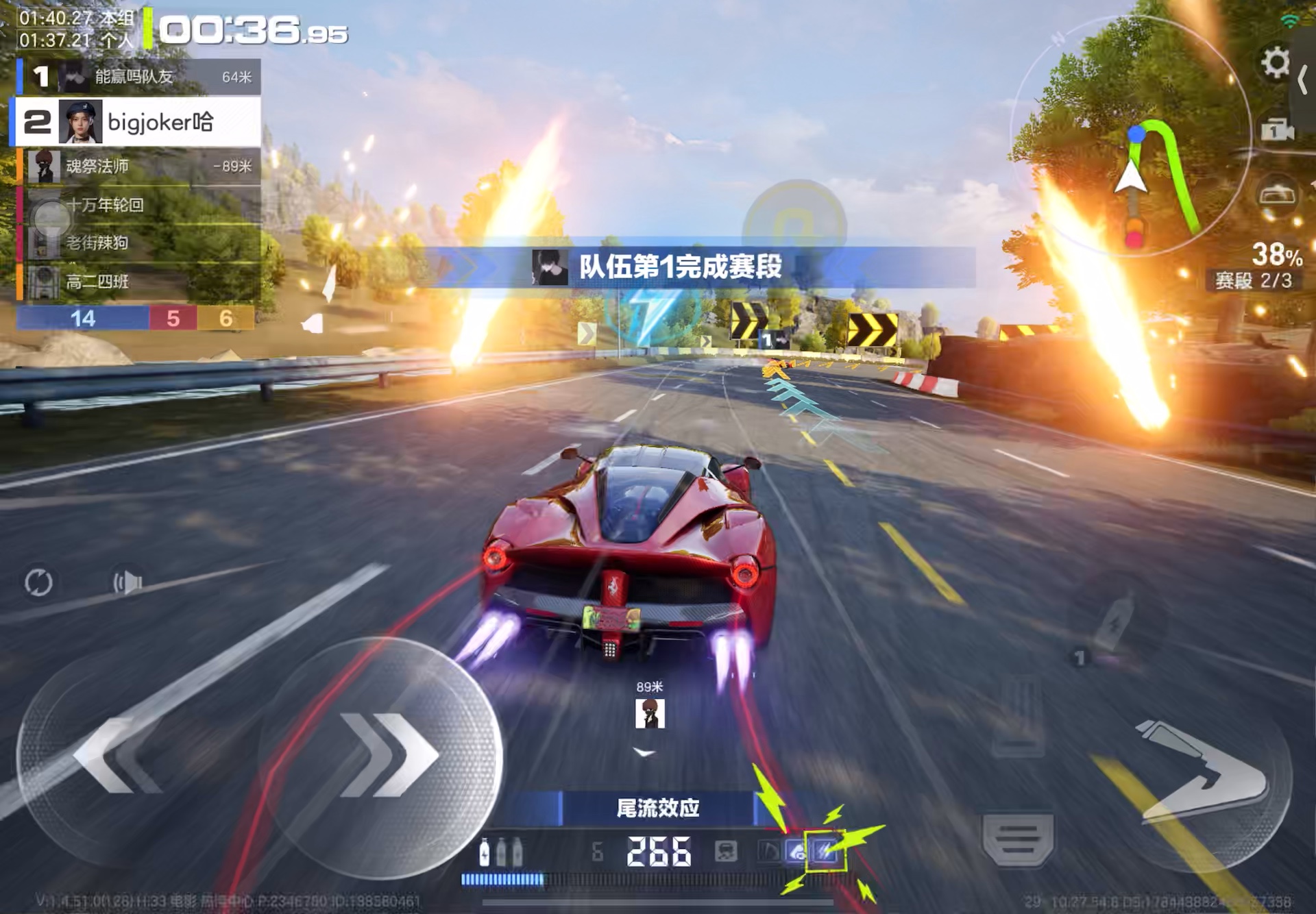Toggle the rear-view mirror icon
The image size is (1316, 914).
1278,196
